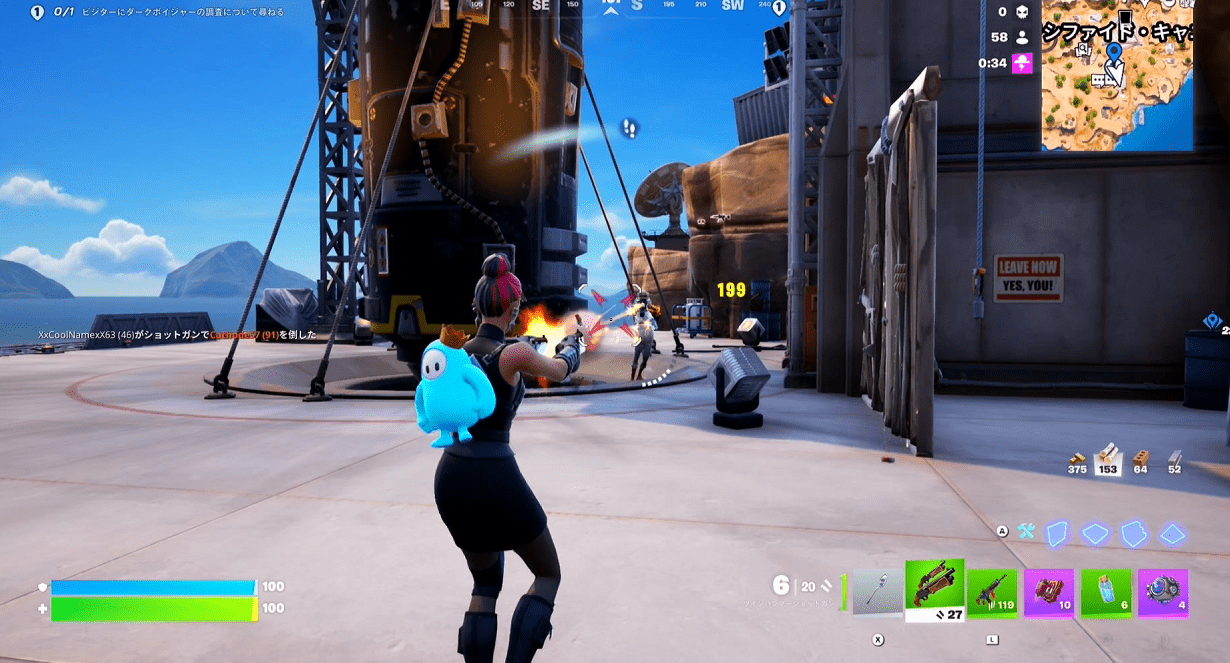Toggle build mode with the crossed-tools icon
This screenshot has height=663, width=1230.
pos(1026,532)
